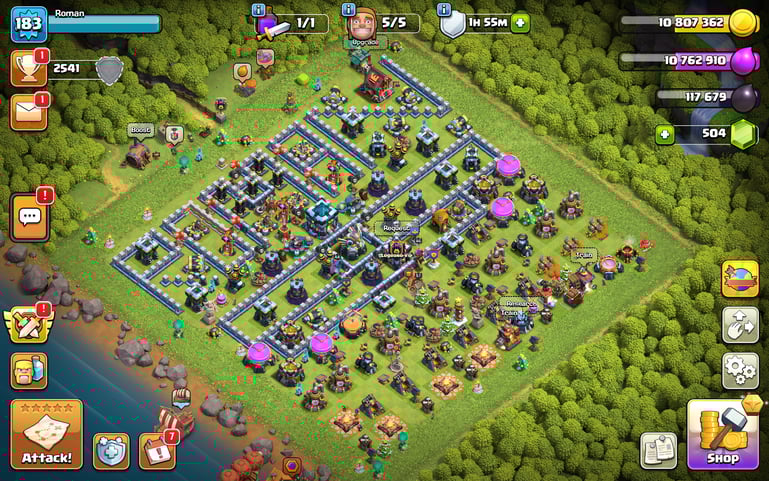Screen dimensions: 769x481
Task: Add more shield time with plus
Action: (x=520, y=23)
